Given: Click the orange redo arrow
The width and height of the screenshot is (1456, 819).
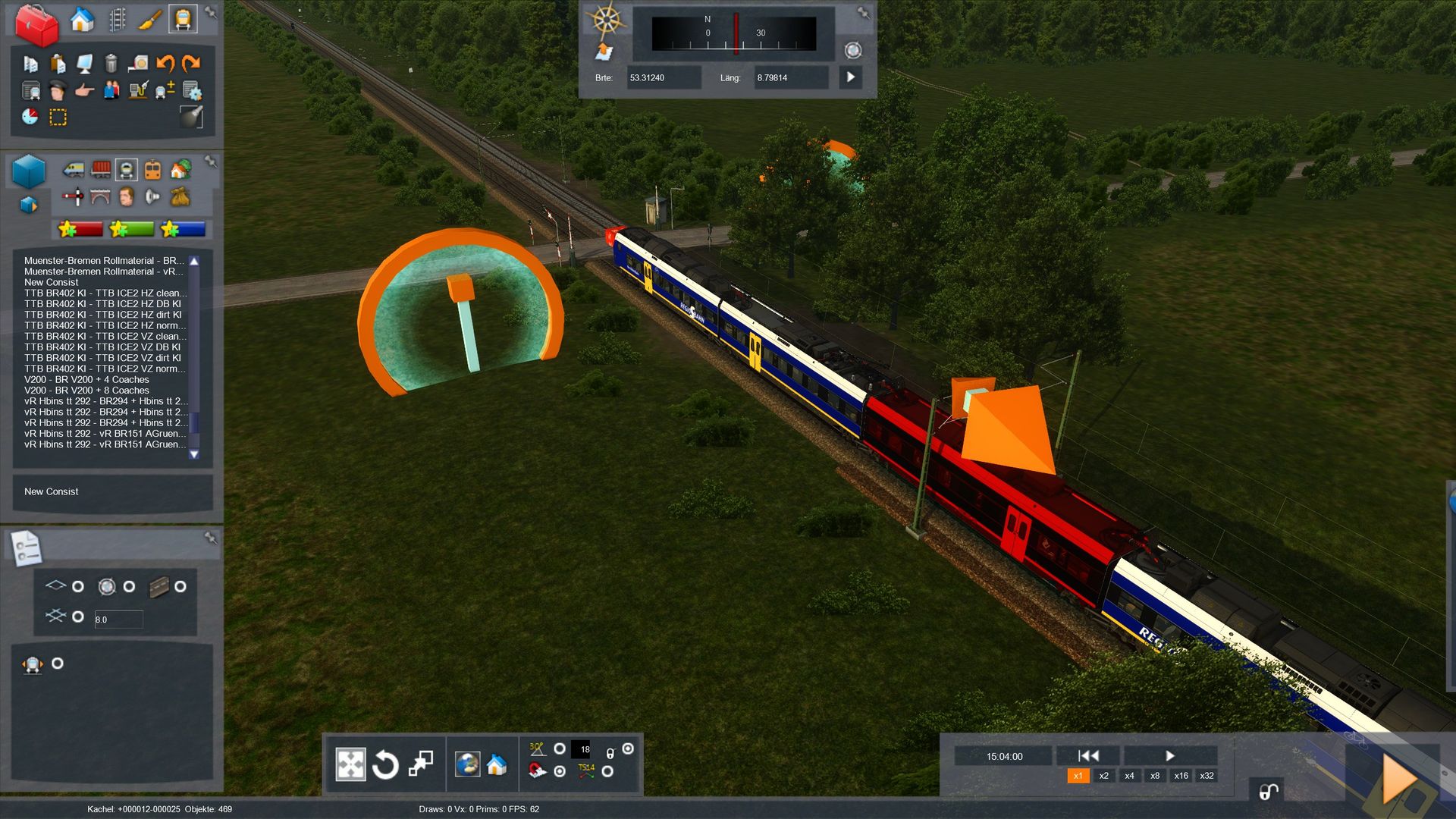Looking at the screenshot, I should tap(192, 64).
